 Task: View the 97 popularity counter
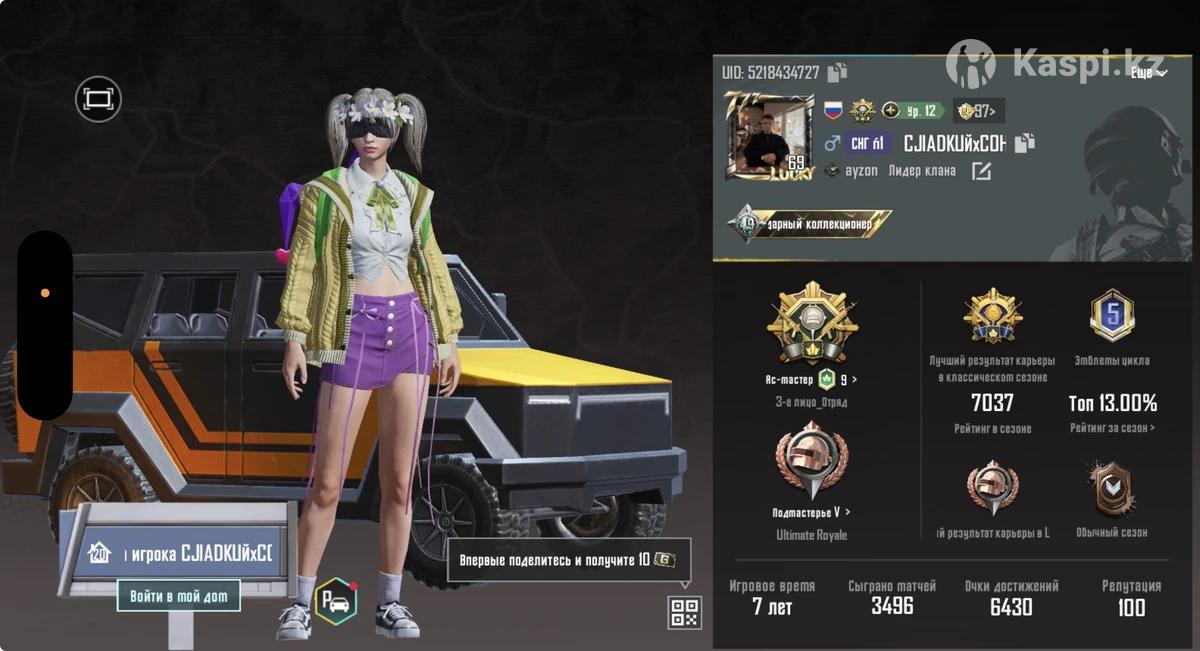(x=979, y=111)
